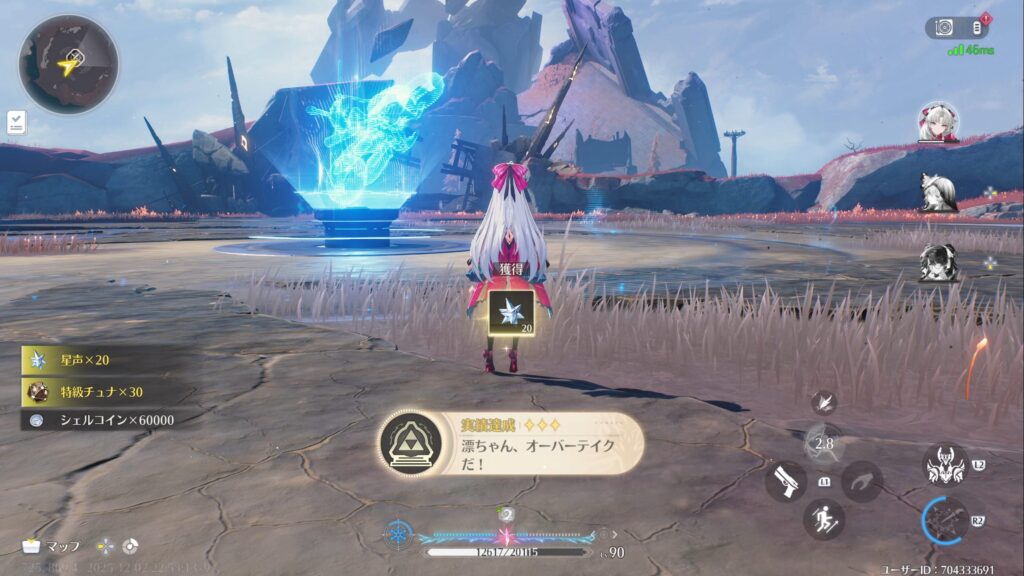Use the grapple hook utility button
Viewport: 1024px width, 576px height.
pos(861,481)
